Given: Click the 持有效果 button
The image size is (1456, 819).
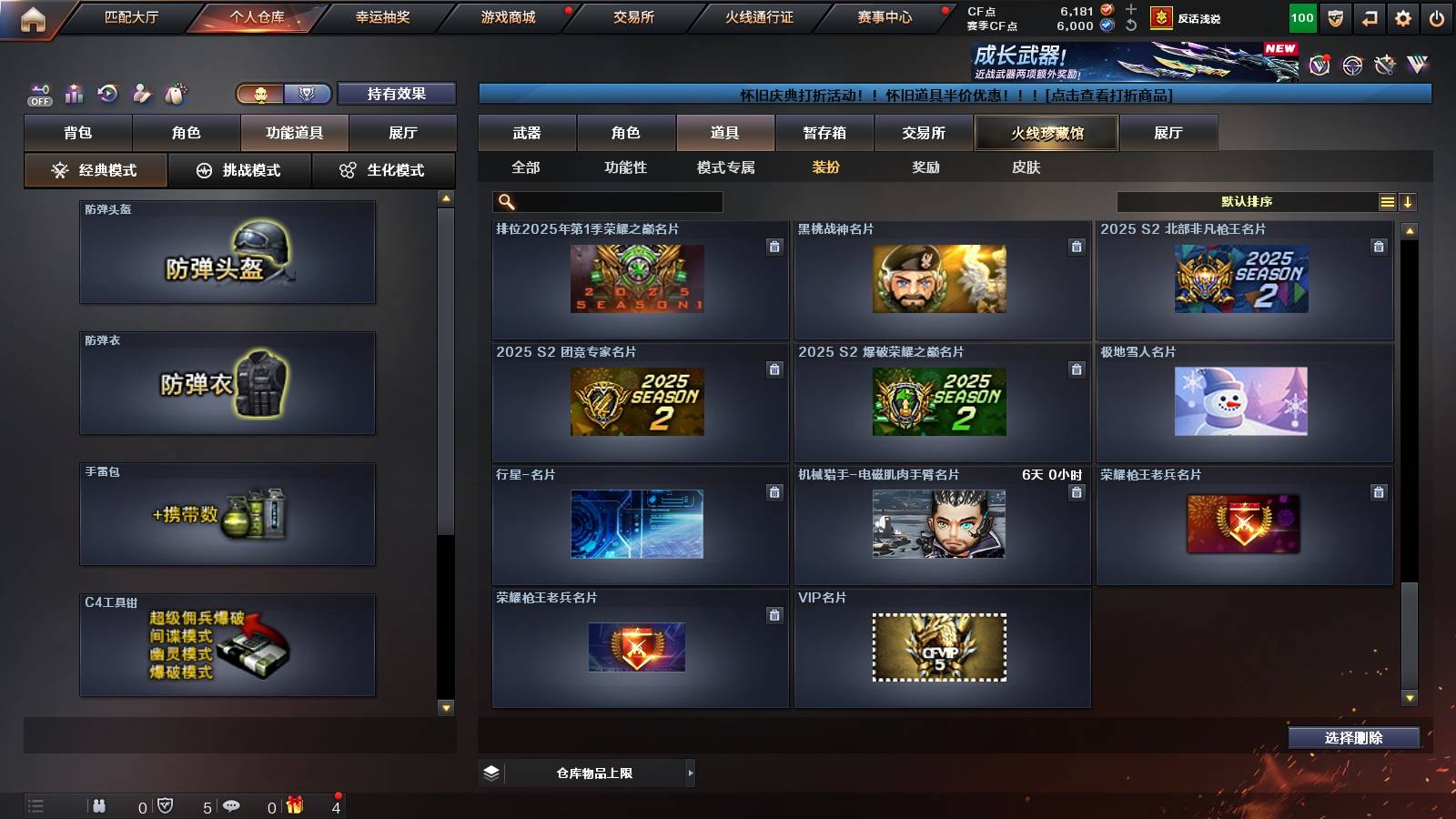Looking at the screenshot, I should click(x=395, y=93).
